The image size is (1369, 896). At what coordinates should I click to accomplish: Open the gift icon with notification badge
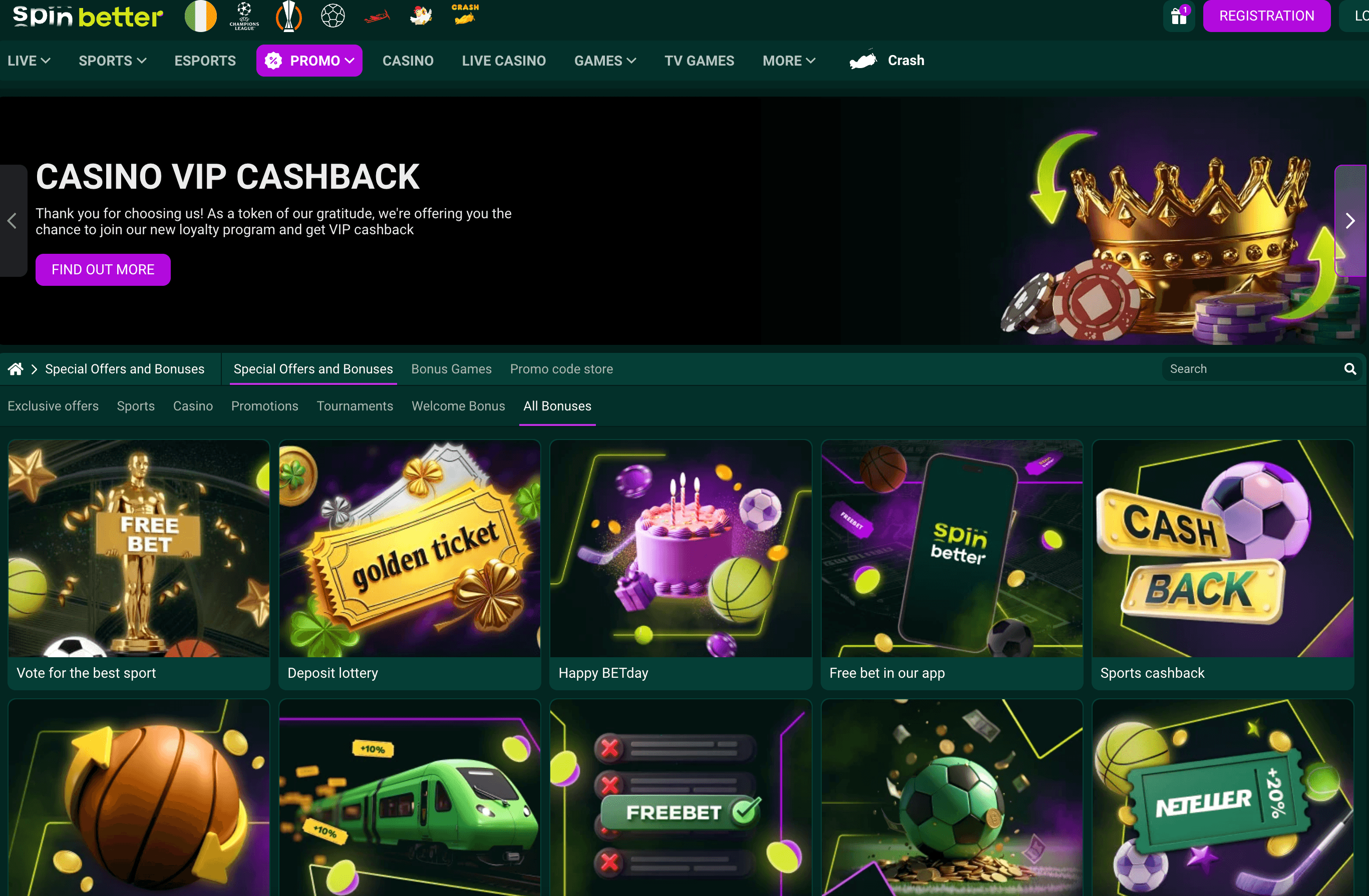click(x=1179, y=16)
